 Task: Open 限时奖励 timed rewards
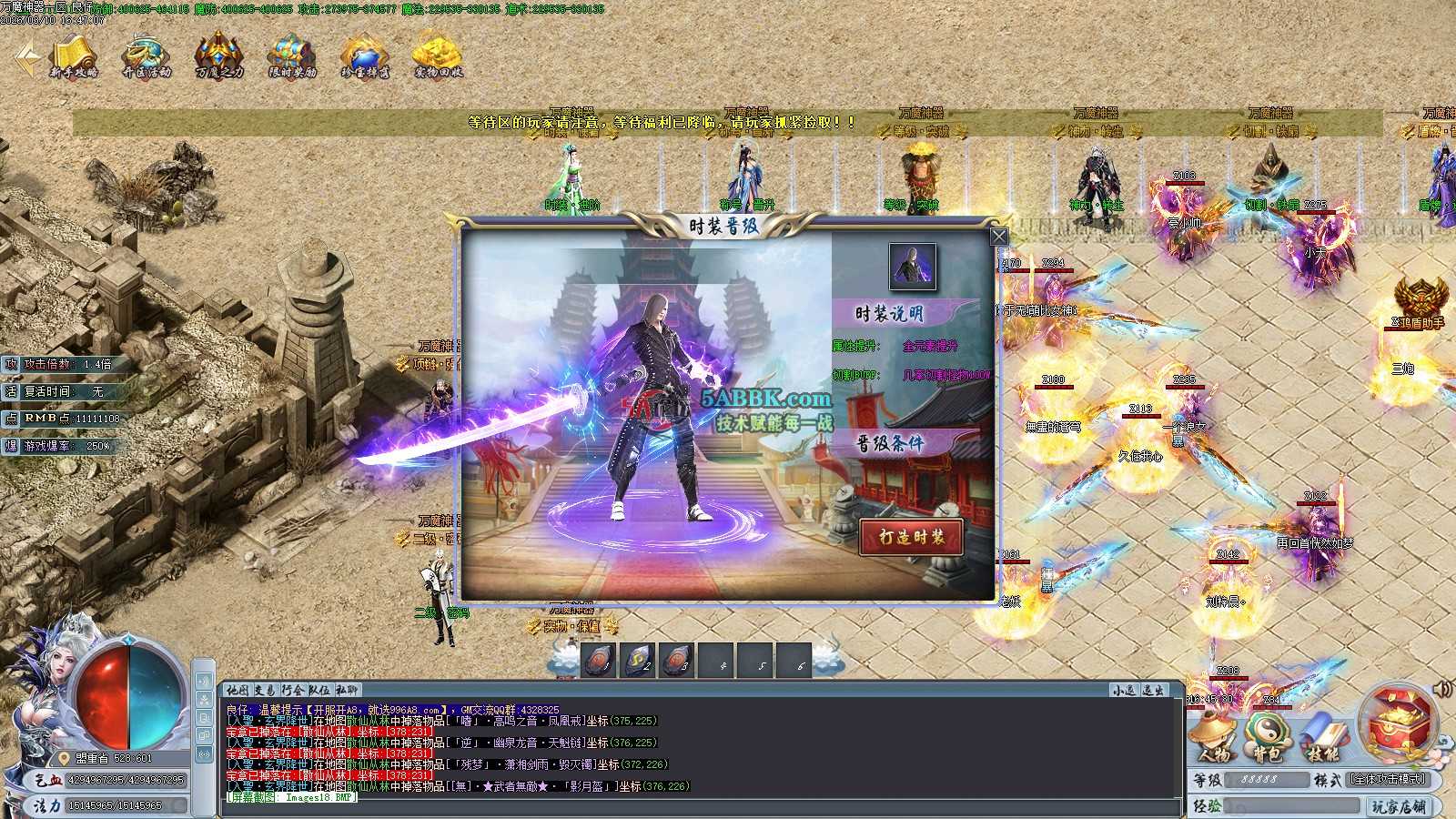pyautogui.click(x=292, y=57)
